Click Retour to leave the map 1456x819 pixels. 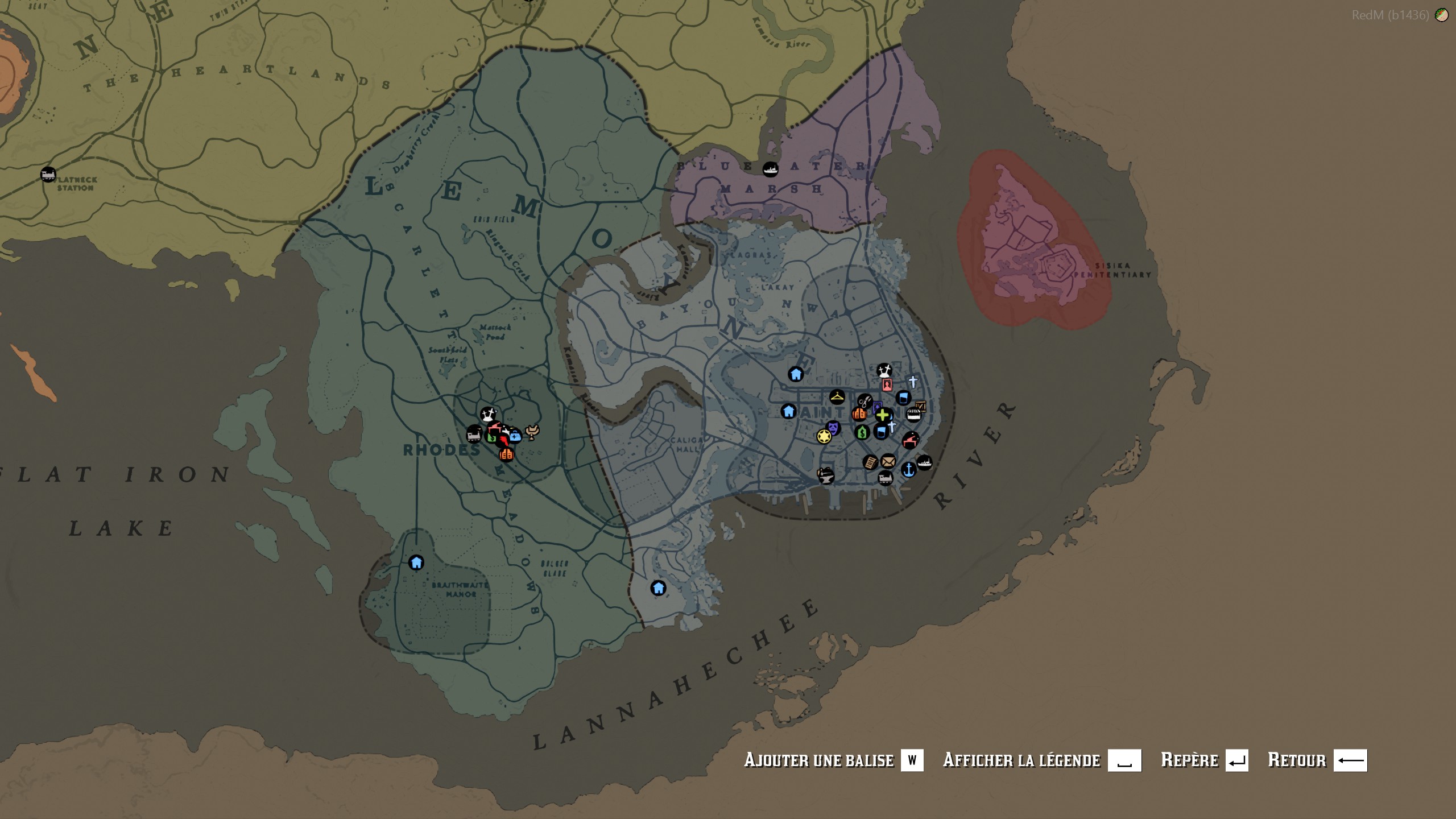tap(1299, 759)
